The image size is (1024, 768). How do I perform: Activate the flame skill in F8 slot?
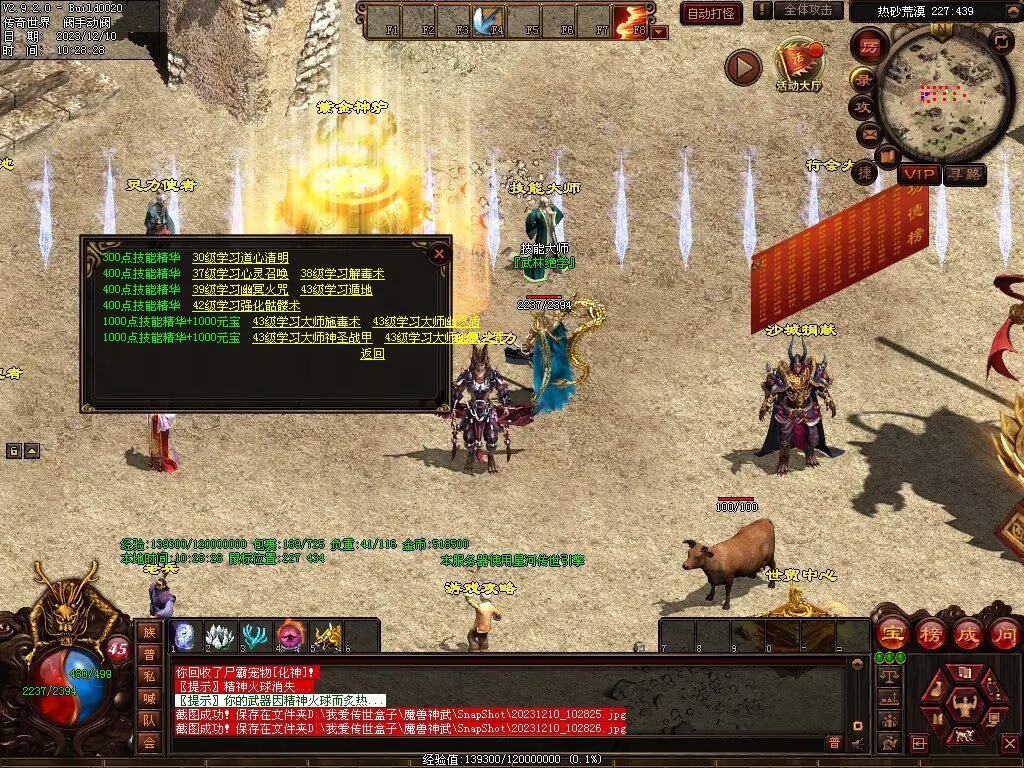coord(630,22)
